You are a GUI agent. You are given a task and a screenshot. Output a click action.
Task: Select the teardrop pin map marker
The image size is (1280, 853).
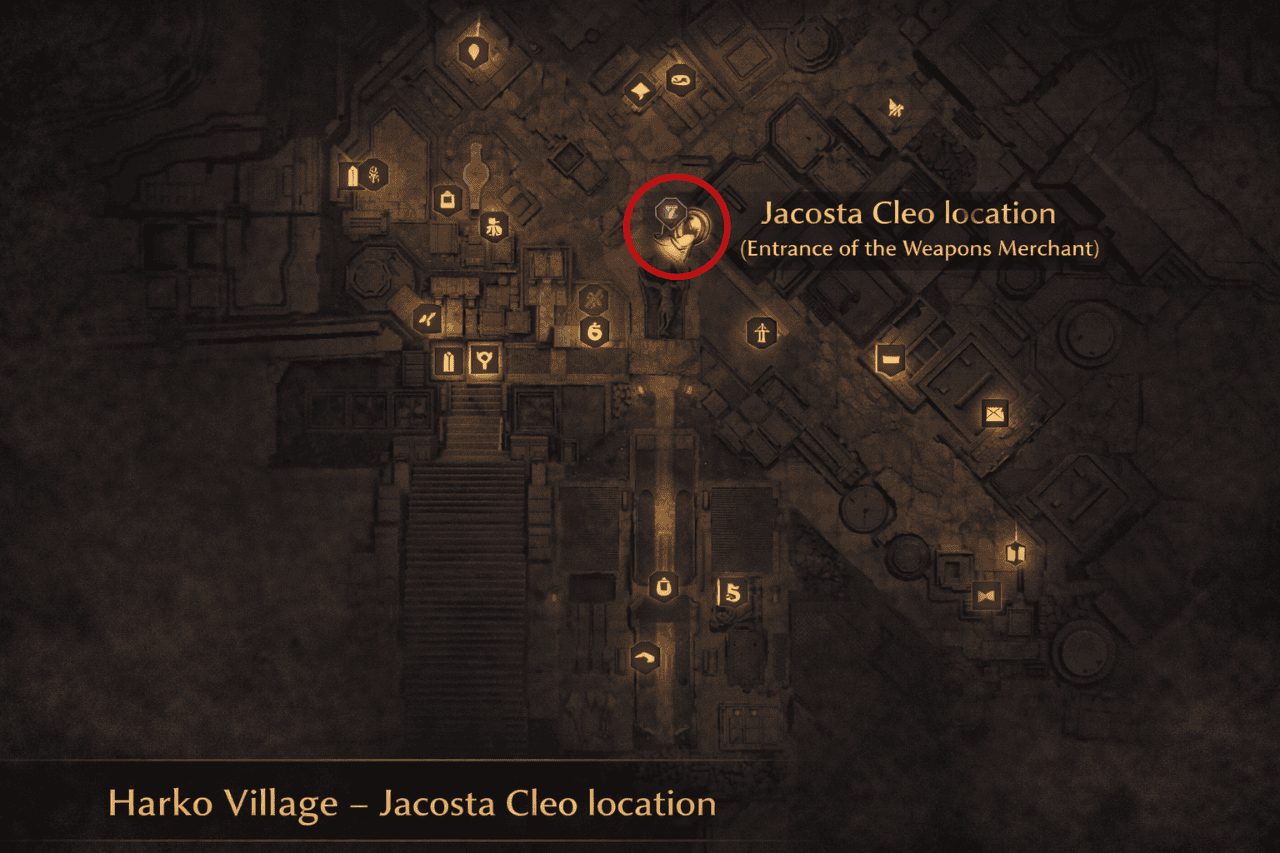click(473, 50)
